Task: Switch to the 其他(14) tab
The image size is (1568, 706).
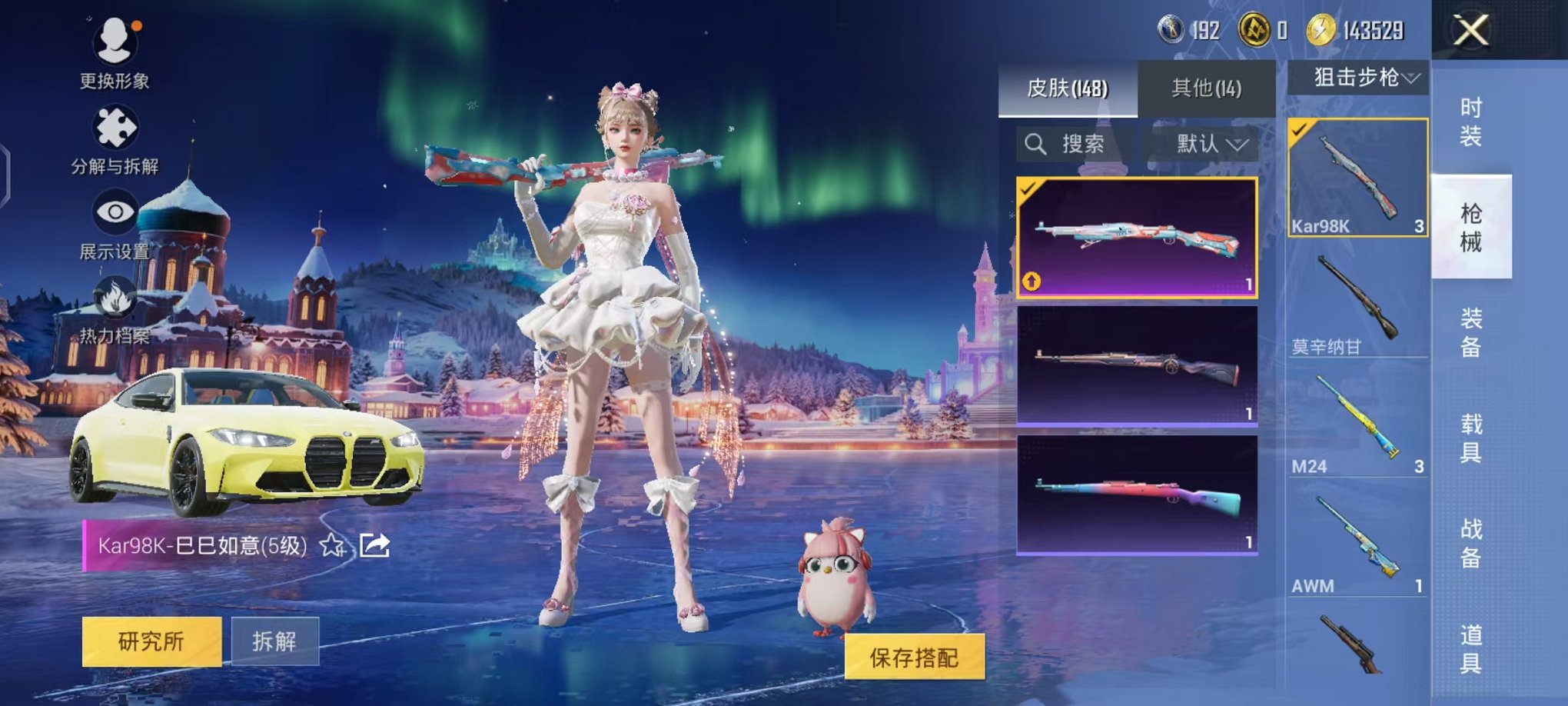Action: pyautogui.click(x=1207, y=88)
